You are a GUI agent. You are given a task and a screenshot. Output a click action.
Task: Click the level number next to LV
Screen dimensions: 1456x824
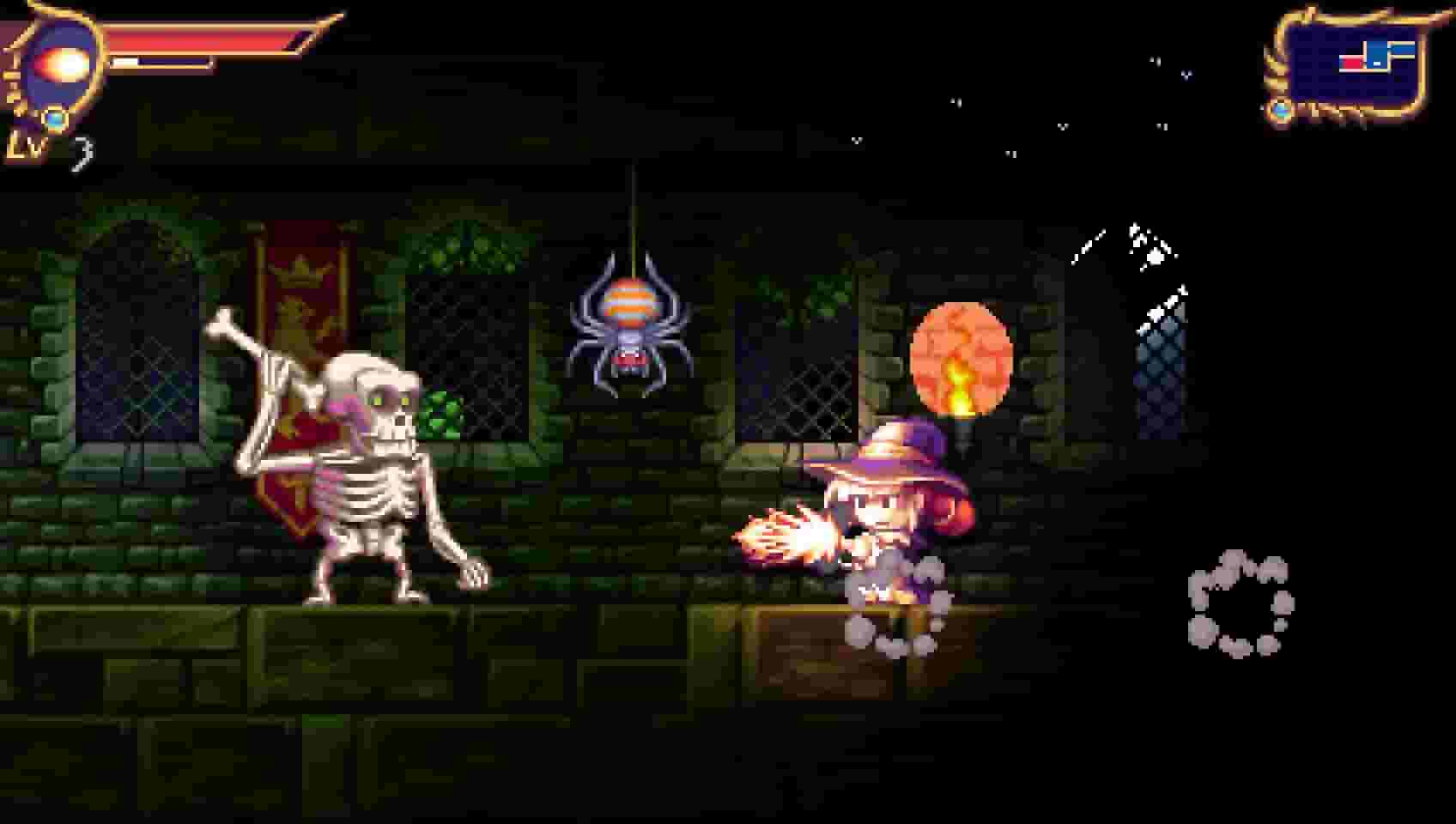pyautogui.click(x=84, y=151)
